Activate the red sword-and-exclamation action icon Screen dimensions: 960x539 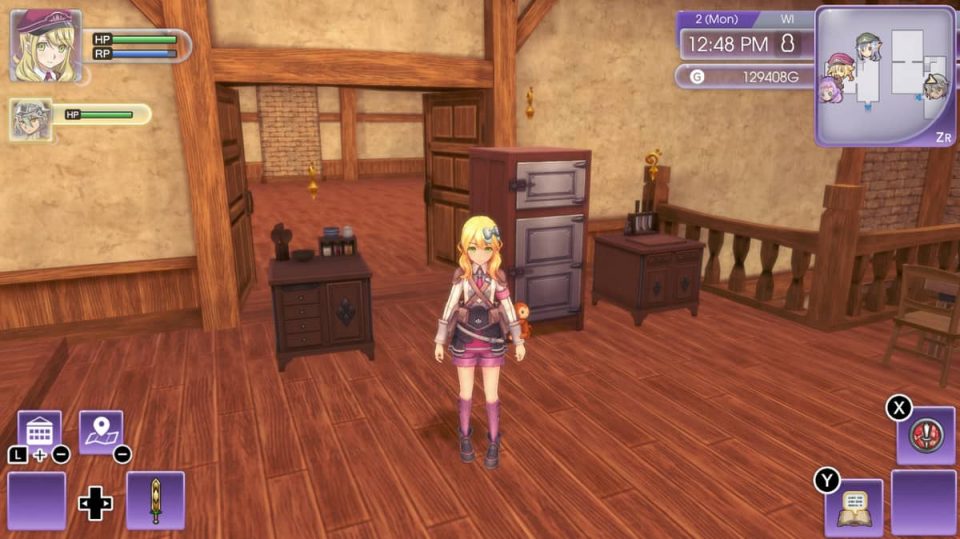click(x=925, y=436)
